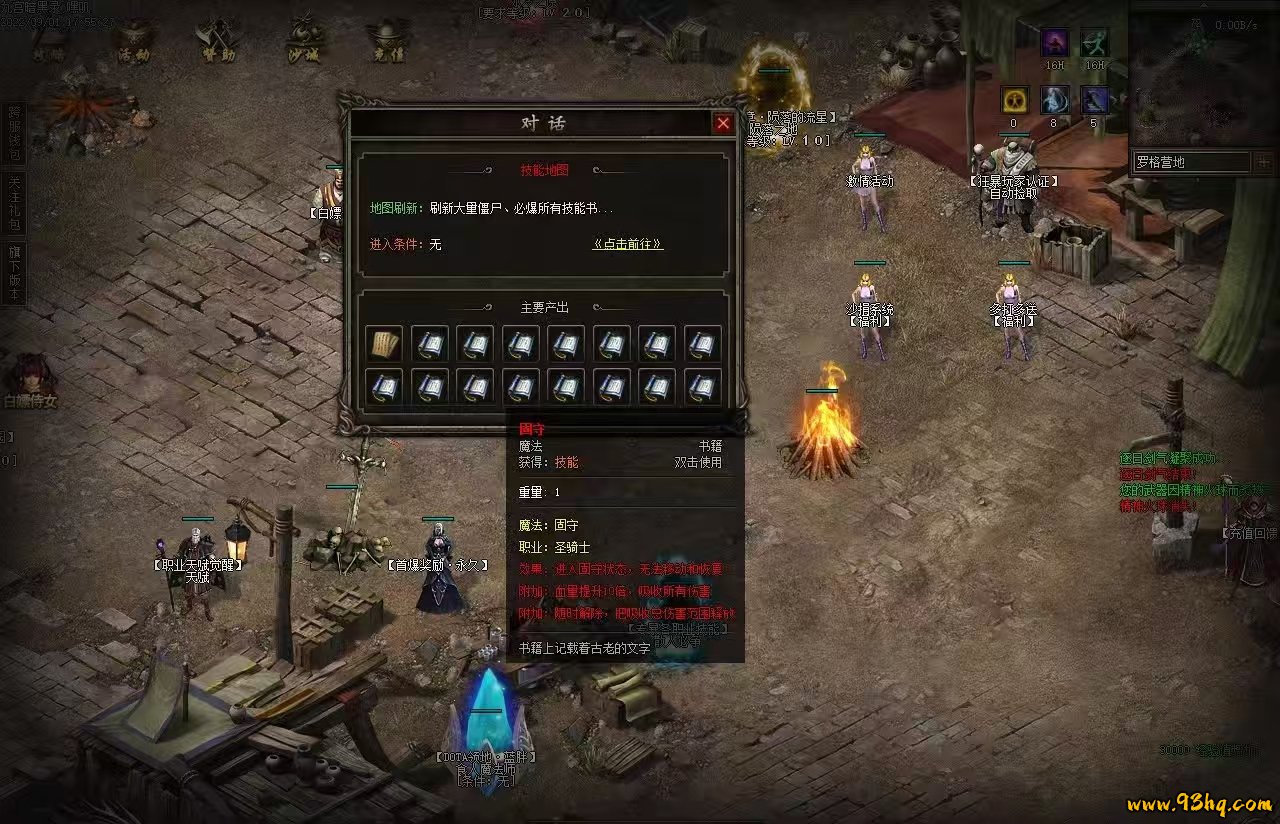1280x824 pixels.
Task: Open the 沙城 menu
Action: 303,42
